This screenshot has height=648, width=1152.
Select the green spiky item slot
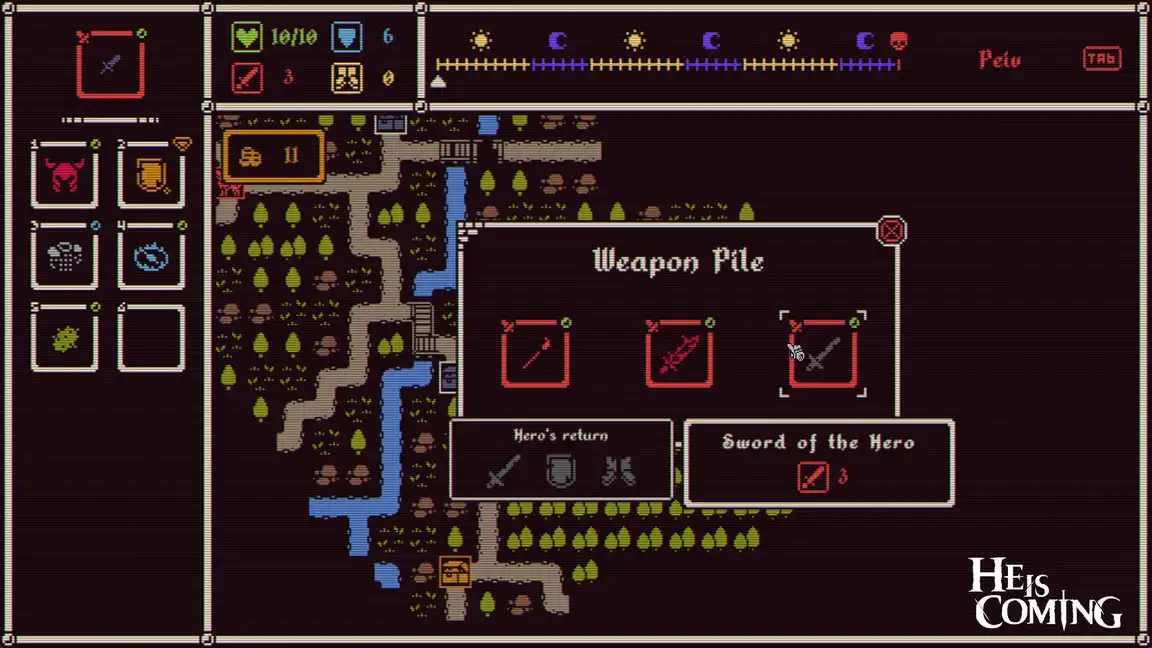click(65, 339)
